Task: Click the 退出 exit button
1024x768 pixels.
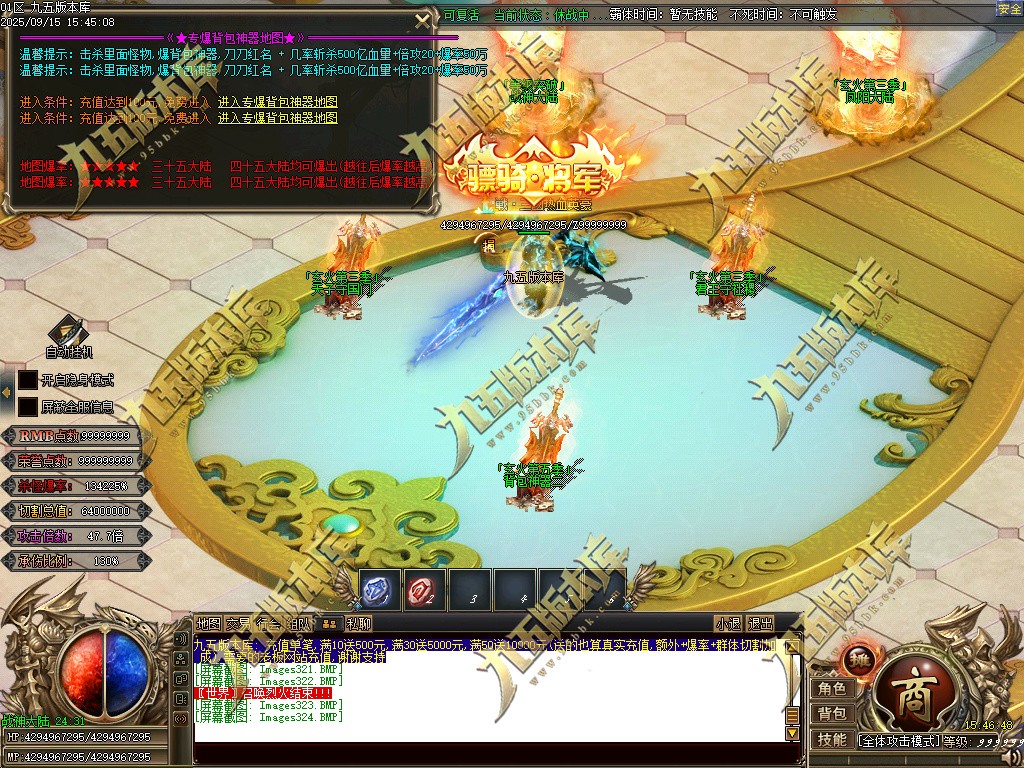Action: (761, 624)
